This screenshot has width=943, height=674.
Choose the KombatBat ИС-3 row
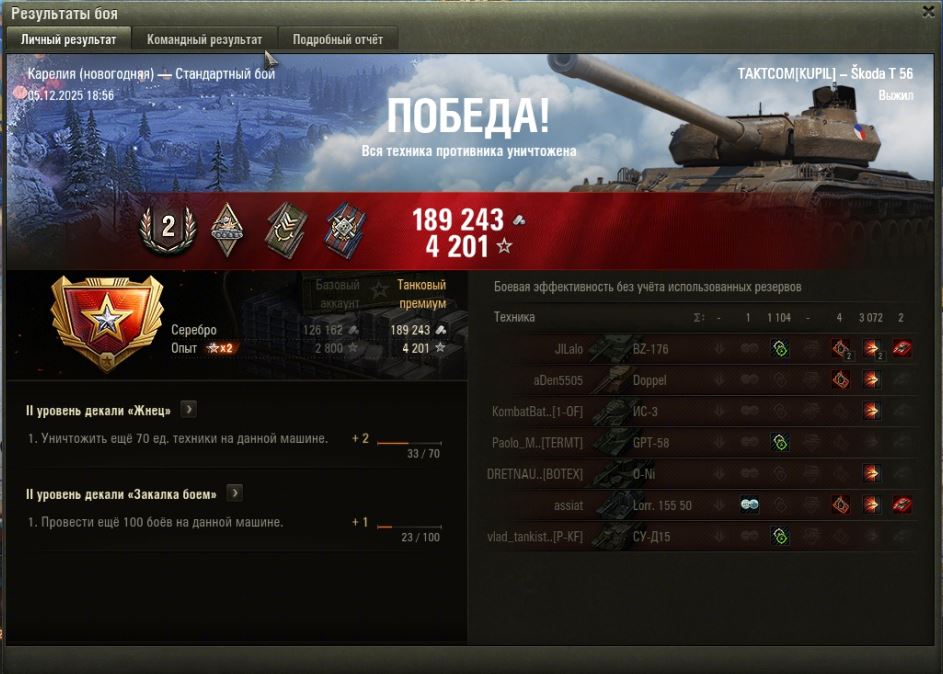(x=700, y=411)
